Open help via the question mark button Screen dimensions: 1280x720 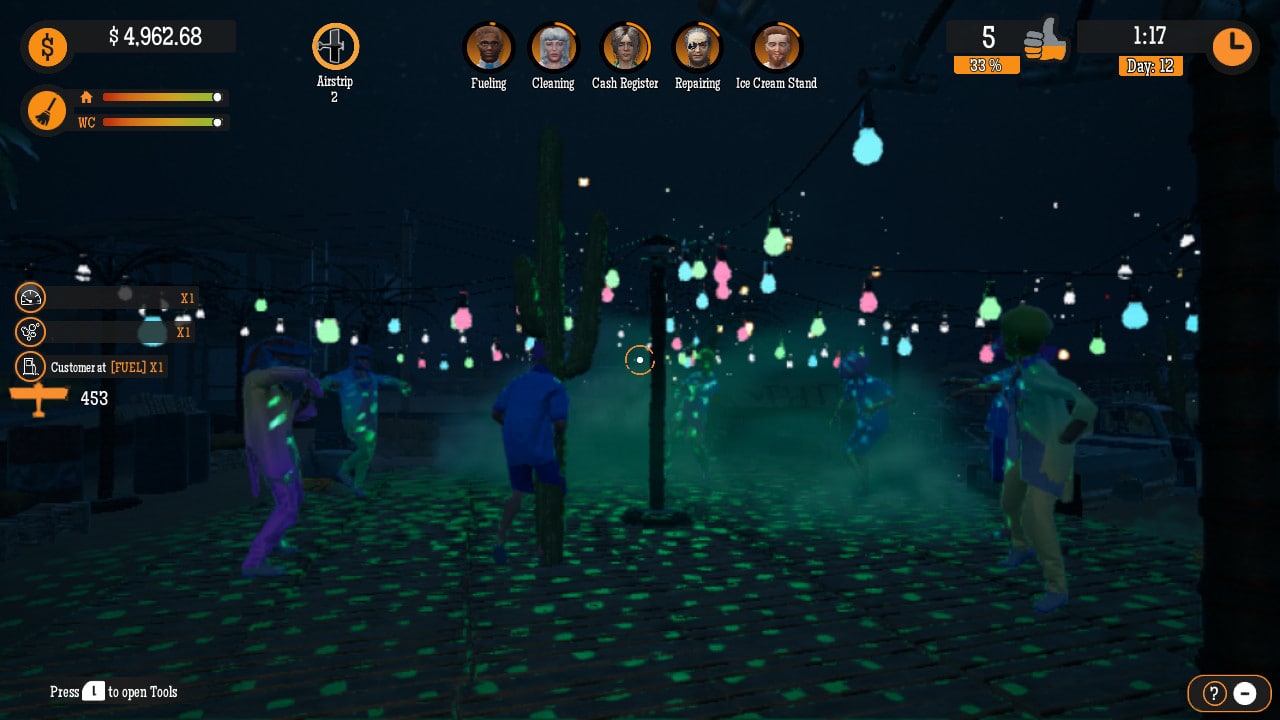[1213, 693]
